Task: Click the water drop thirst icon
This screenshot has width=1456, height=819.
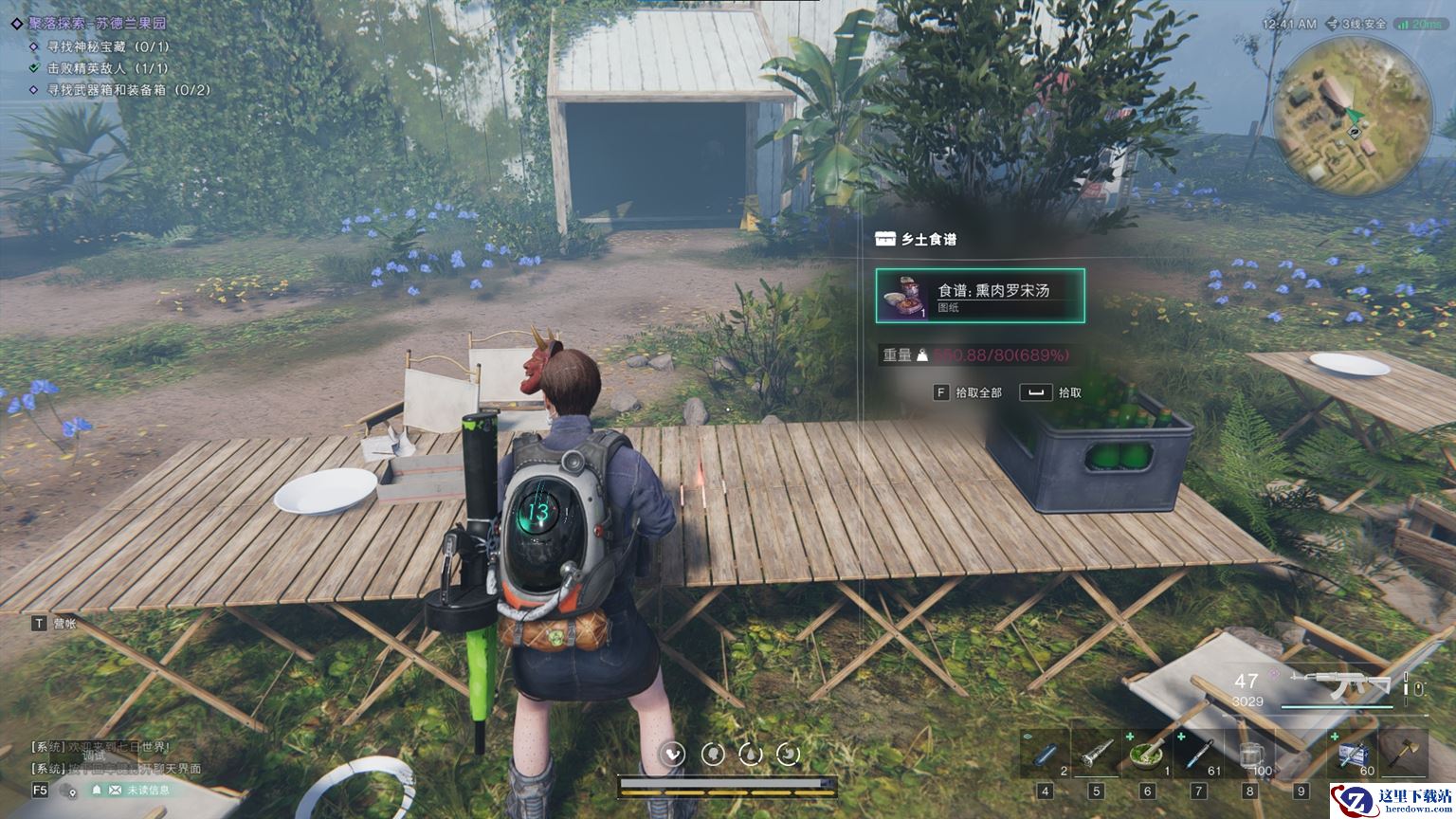Action: 751,754
